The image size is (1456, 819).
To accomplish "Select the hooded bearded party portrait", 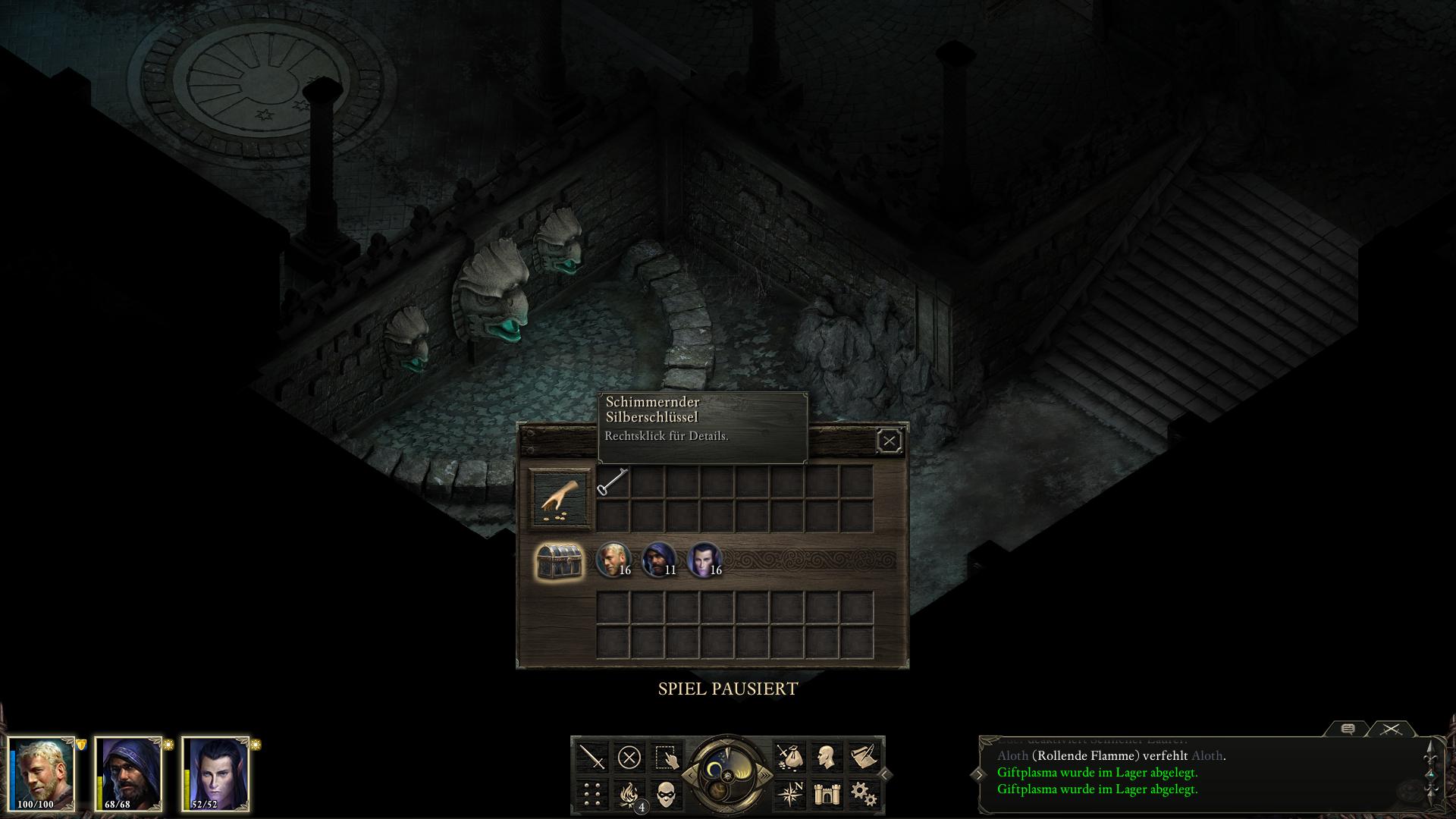I will [129, 773].
